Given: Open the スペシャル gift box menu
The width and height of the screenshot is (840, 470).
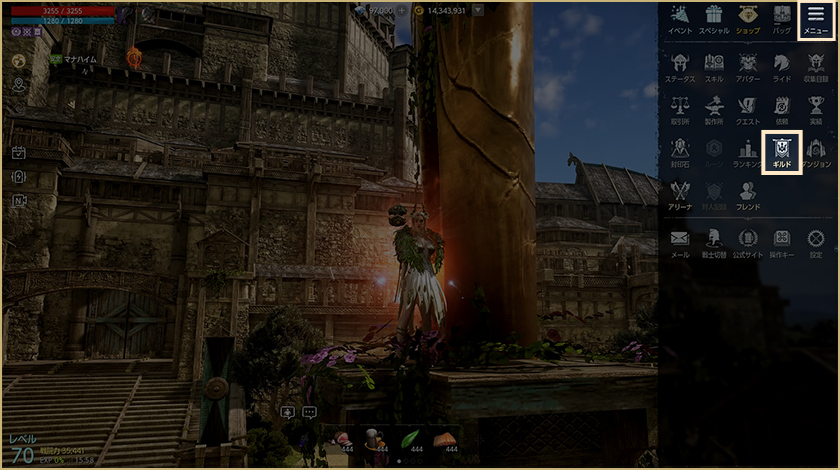Looking at the screenshot, I should pos(714,19).
